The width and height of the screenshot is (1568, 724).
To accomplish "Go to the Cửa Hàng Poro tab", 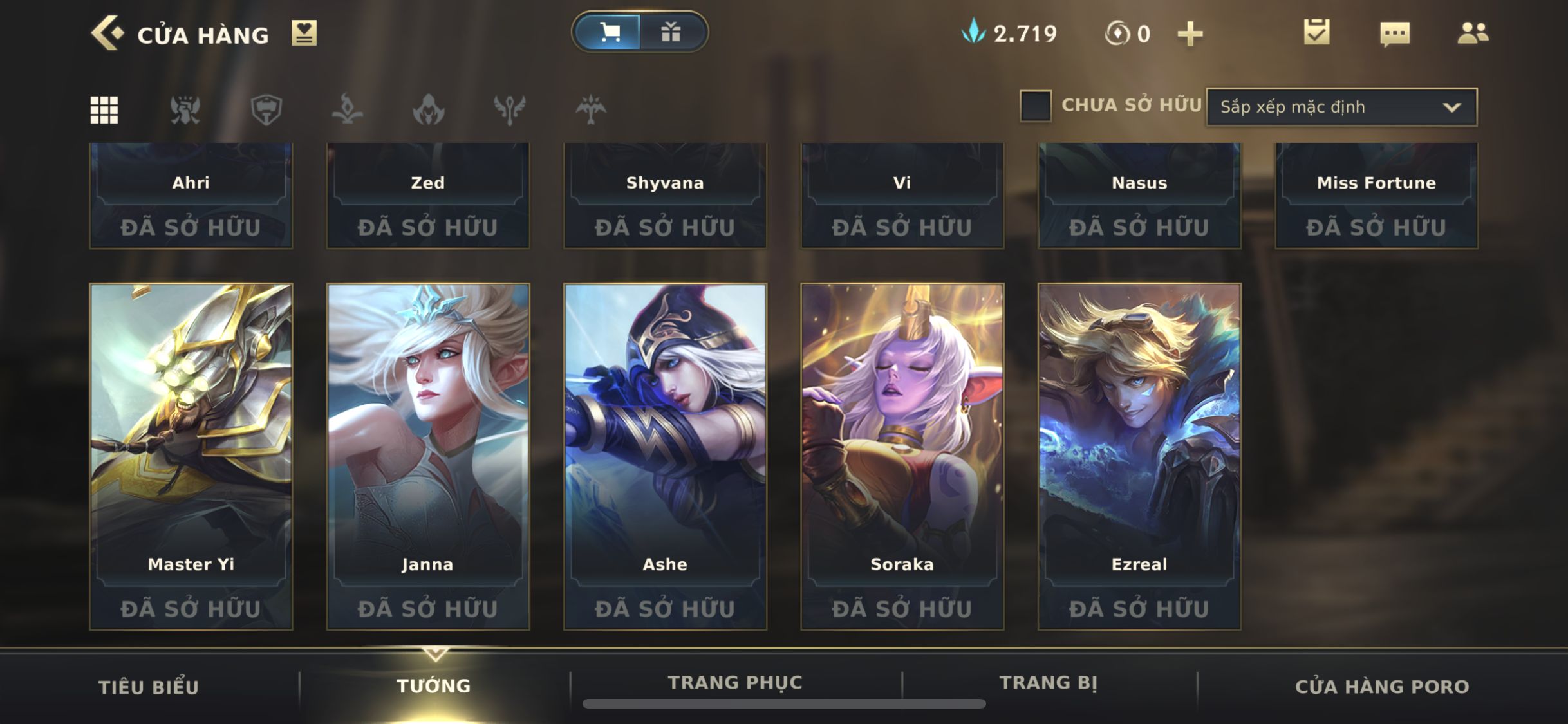I will [1381, 687].
